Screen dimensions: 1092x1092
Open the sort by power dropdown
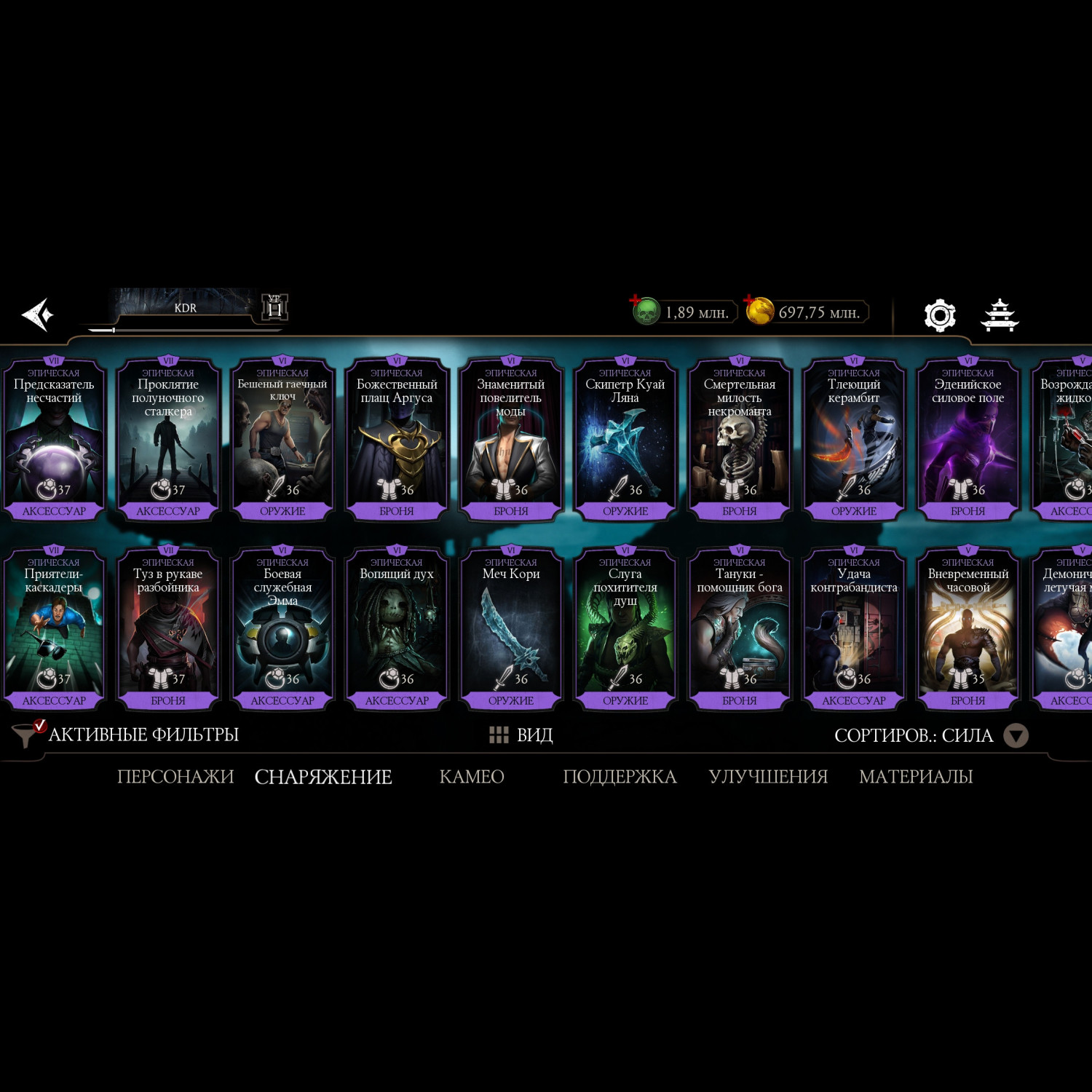tap(1015, 735)
